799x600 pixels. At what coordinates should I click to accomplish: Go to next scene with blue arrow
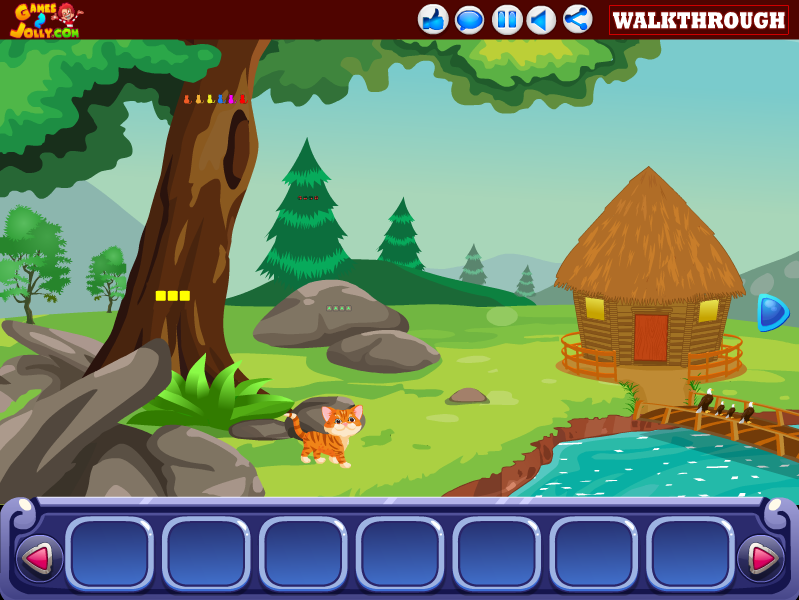[x=772, y=312]
